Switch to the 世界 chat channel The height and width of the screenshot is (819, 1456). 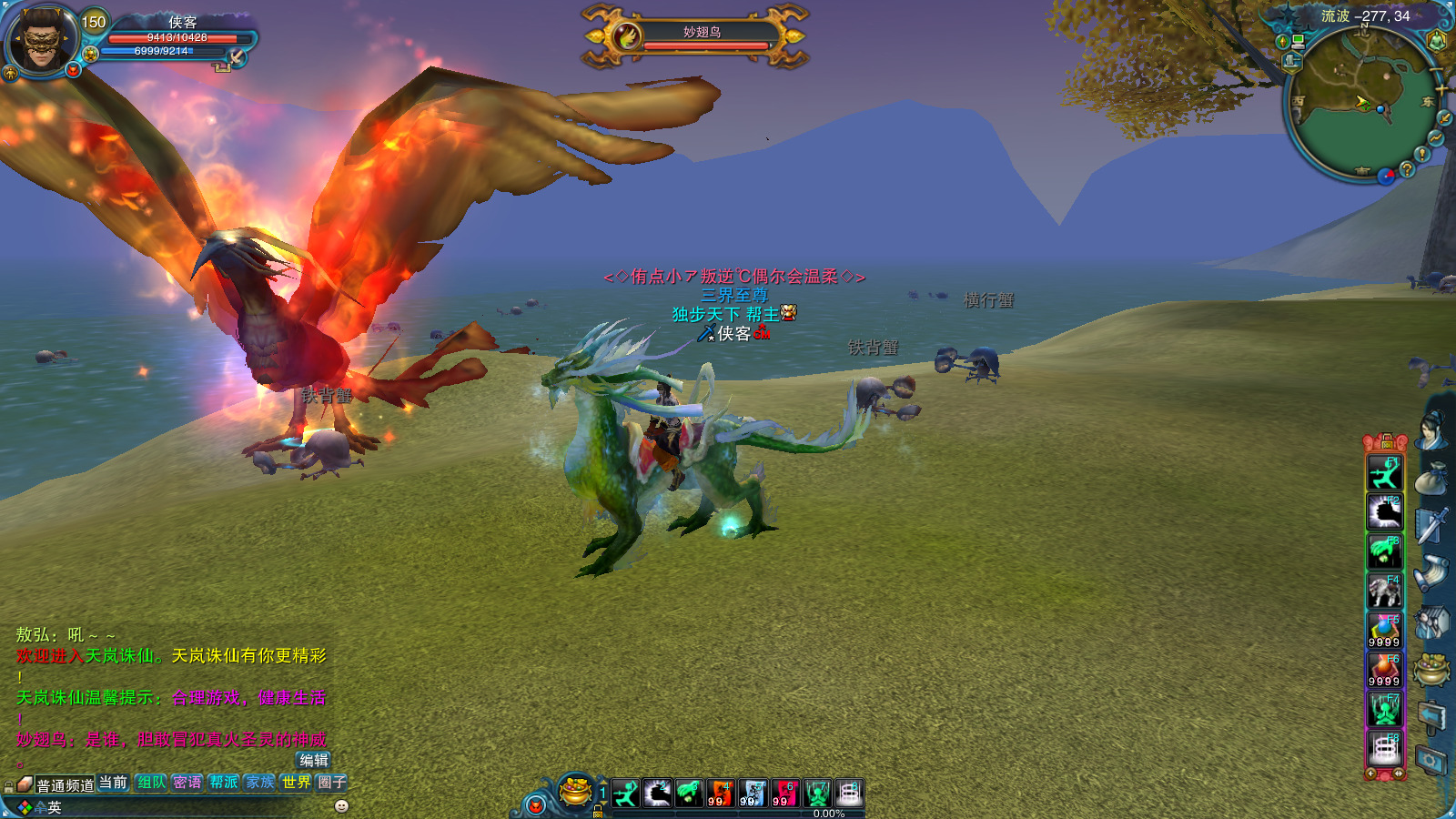click(x=296, y=782)
